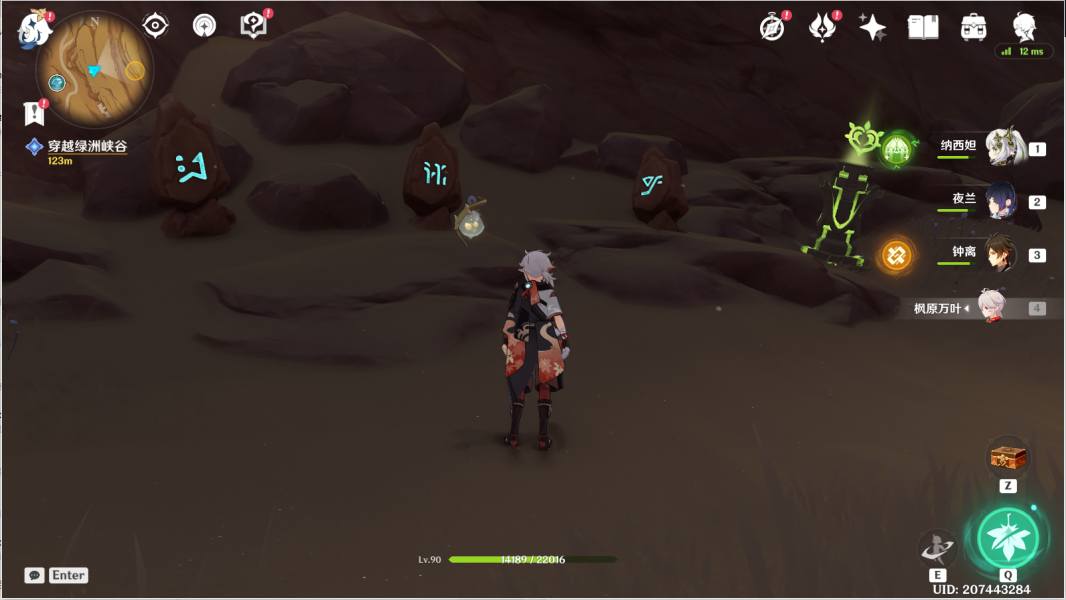Image resolution: width=1066 pixels, height=600 pixels.
Task: Switch to party member 夜兰
Action: click(x=1001, y=201)
